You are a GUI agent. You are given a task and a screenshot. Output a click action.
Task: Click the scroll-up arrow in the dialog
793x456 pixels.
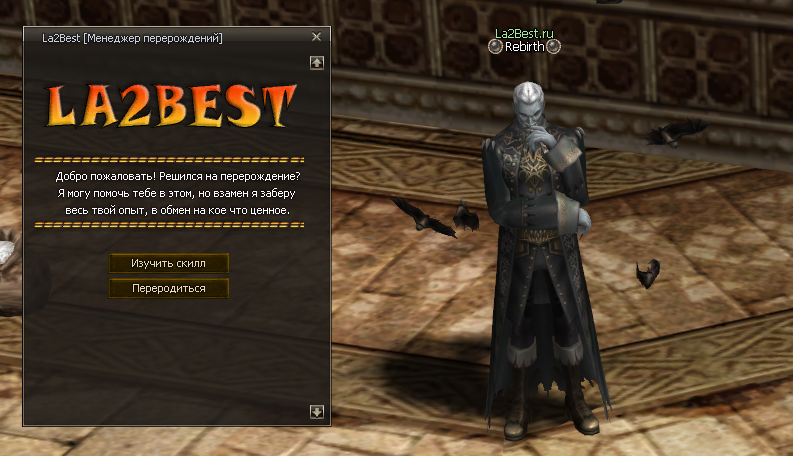tap(317, 62)
